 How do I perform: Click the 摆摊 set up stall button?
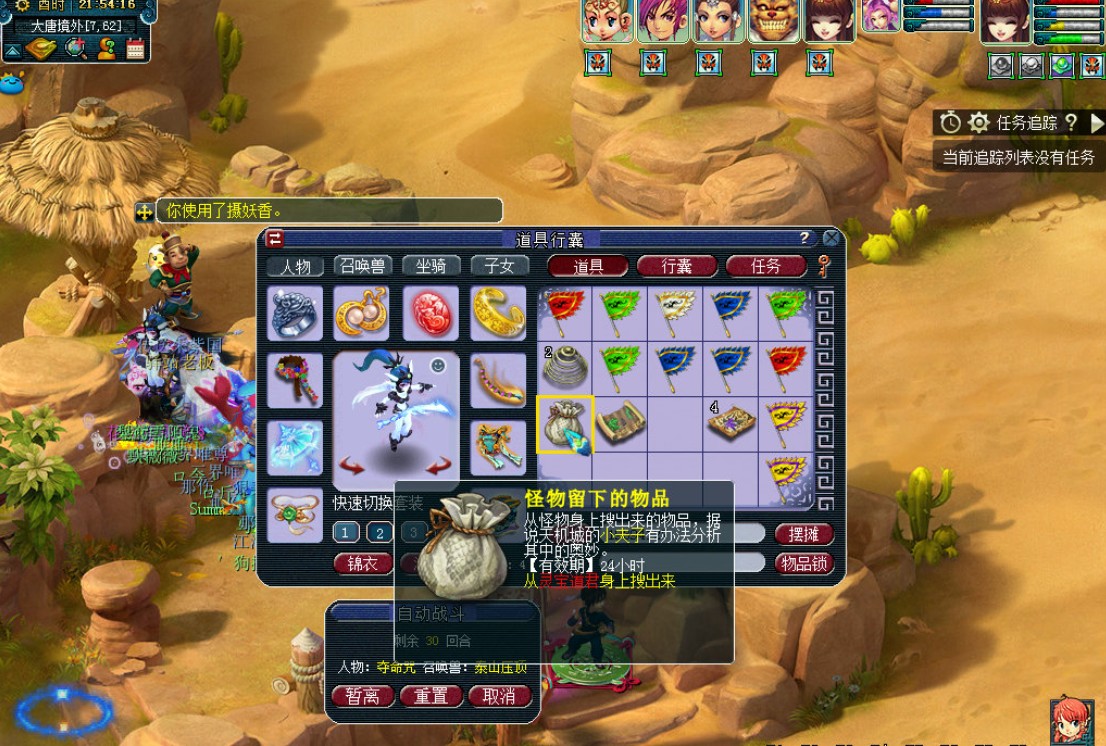click(804, 534)
